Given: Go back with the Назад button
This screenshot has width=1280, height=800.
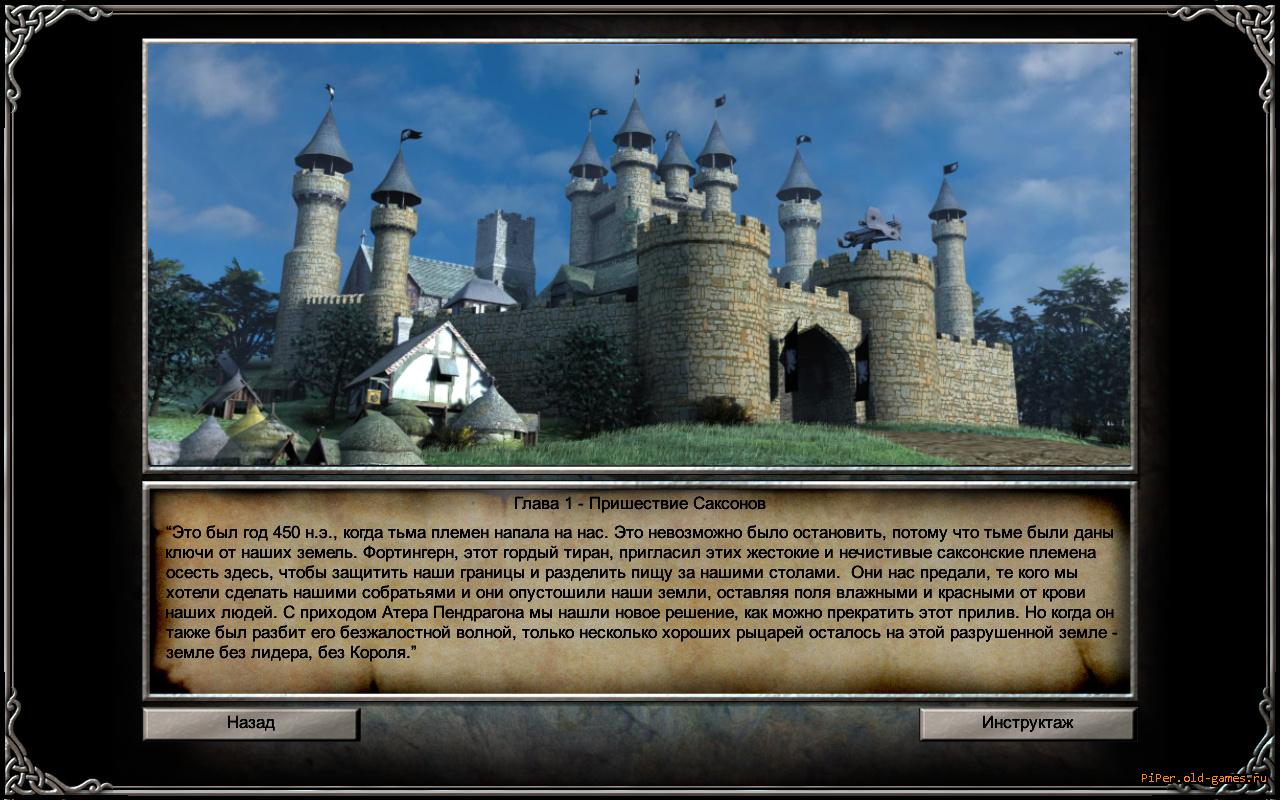Looking at the screenshot, I should [x=251, y=723].
